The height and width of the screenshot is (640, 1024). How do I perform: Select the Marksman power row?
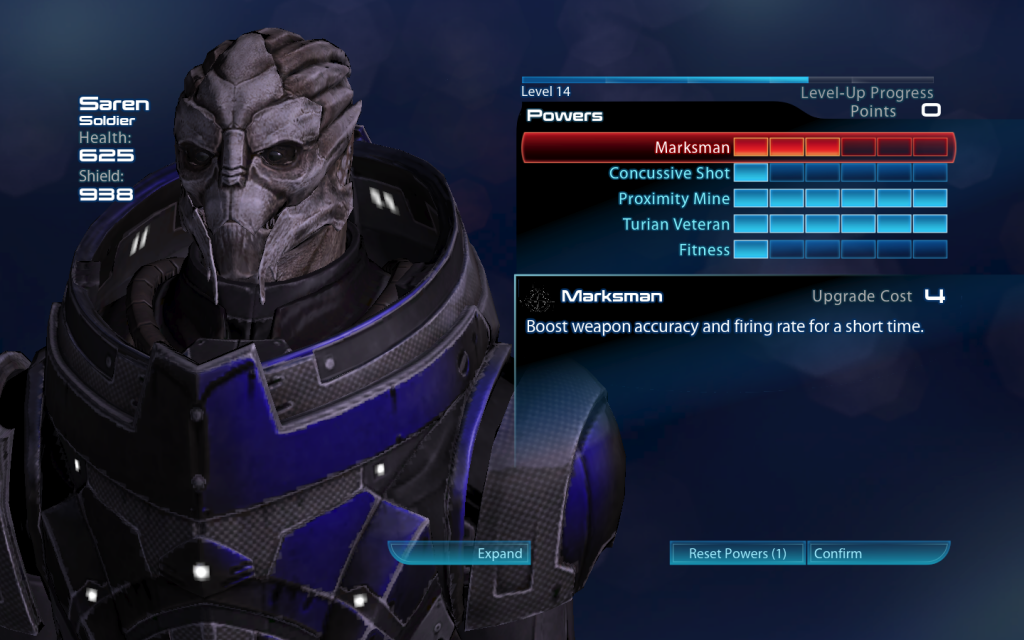(692, 148)
